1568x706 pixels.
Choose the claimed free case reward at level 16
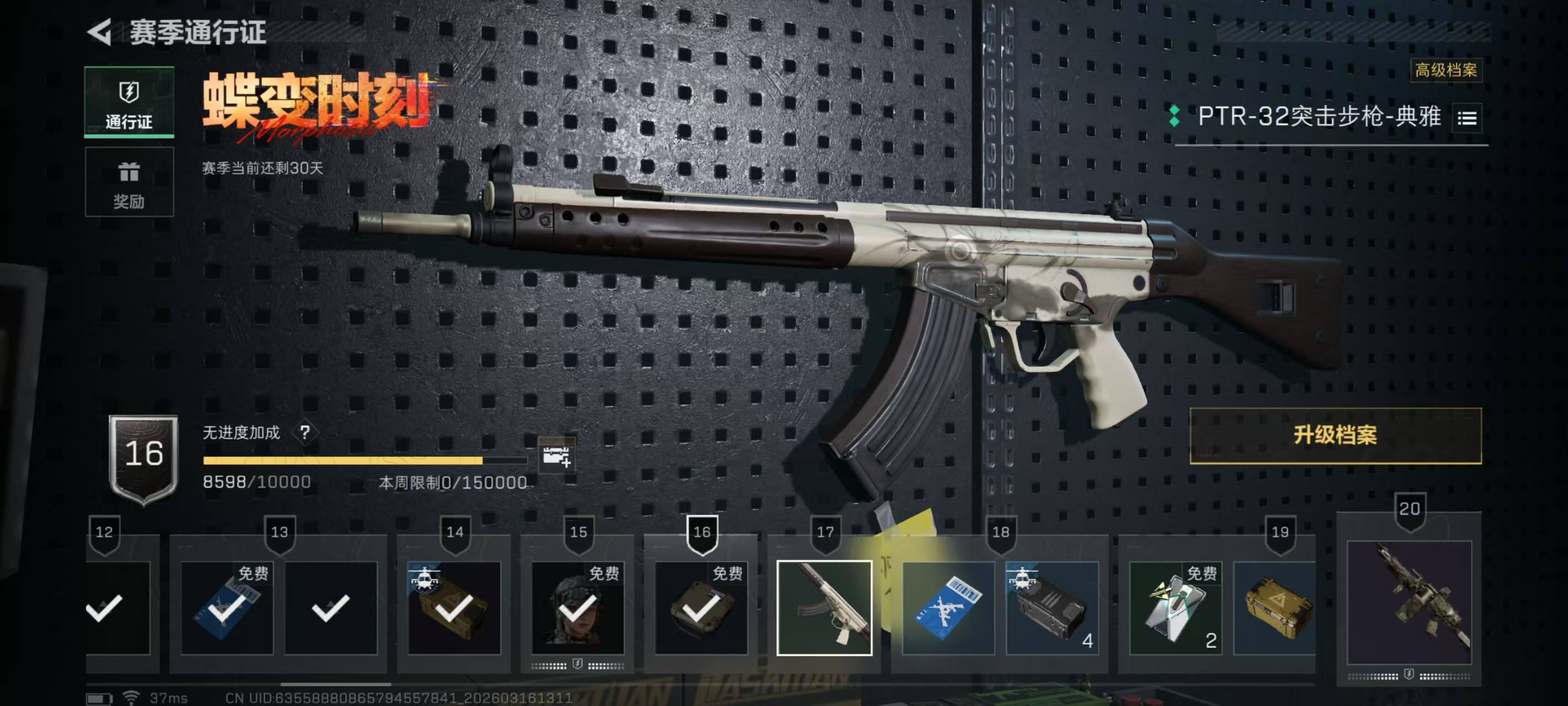(x=701, y=607)
